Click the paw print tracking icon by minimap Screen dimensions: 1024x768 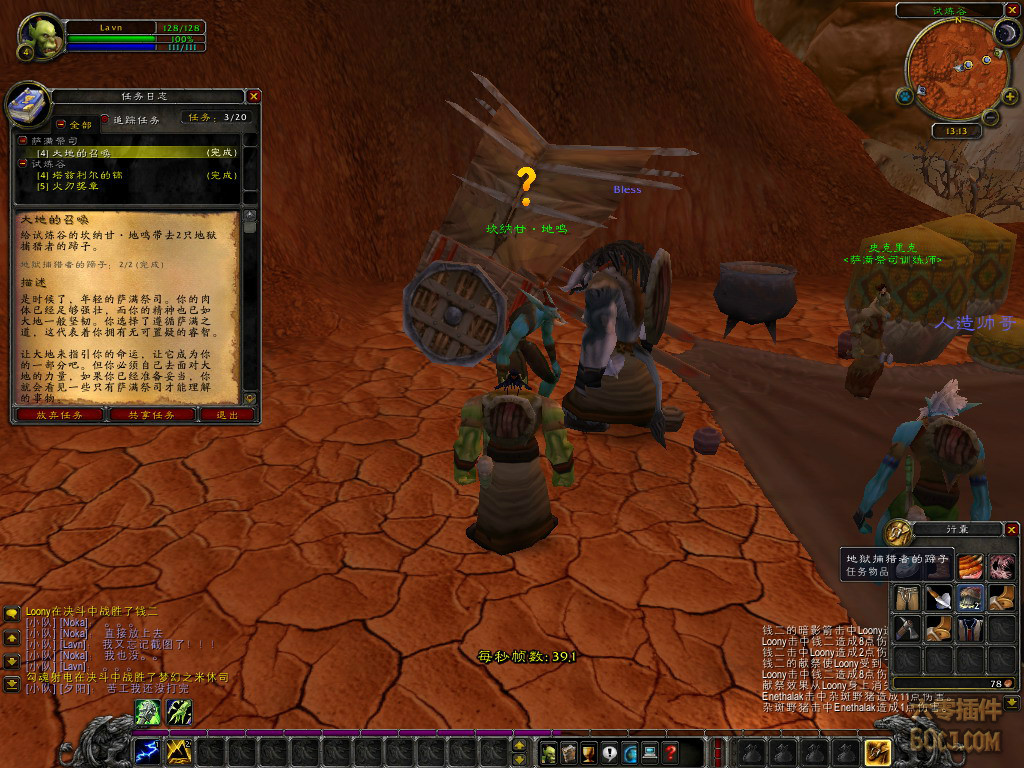(x=905, y=96)
